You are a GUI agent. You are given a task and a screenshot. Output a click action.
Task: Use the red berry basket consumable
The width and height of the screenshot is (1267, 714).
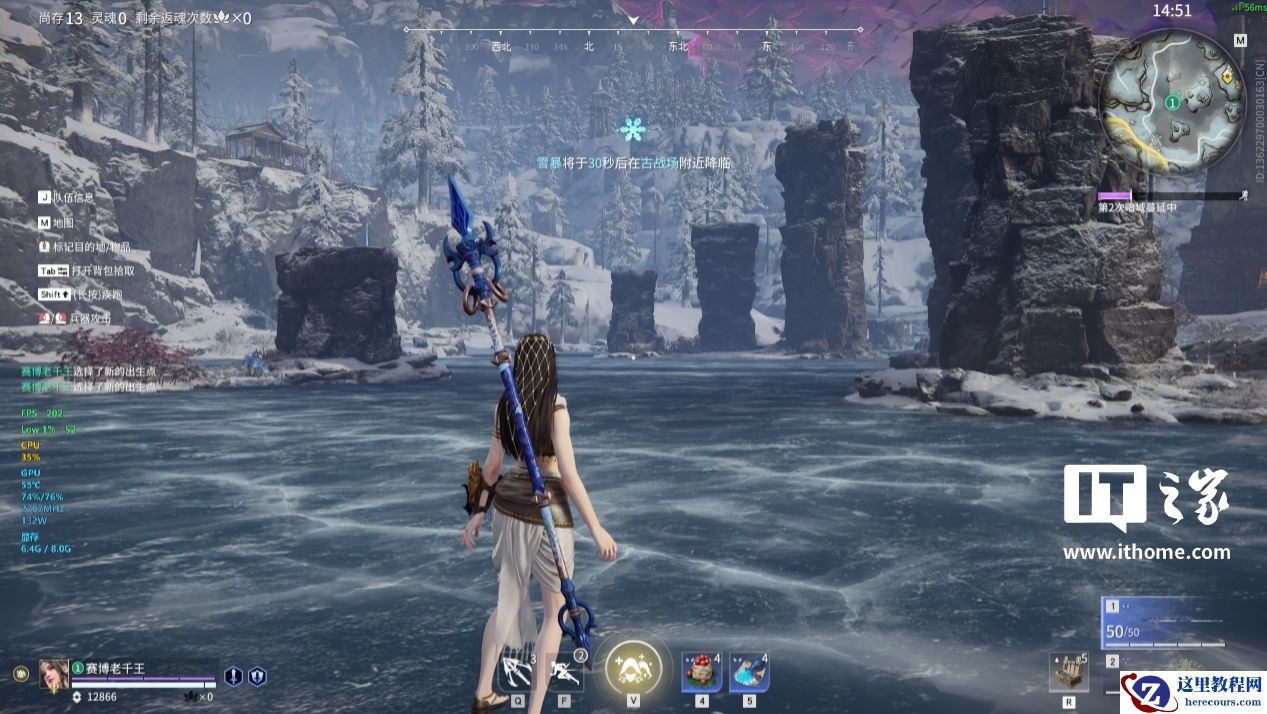coord(701,672)
